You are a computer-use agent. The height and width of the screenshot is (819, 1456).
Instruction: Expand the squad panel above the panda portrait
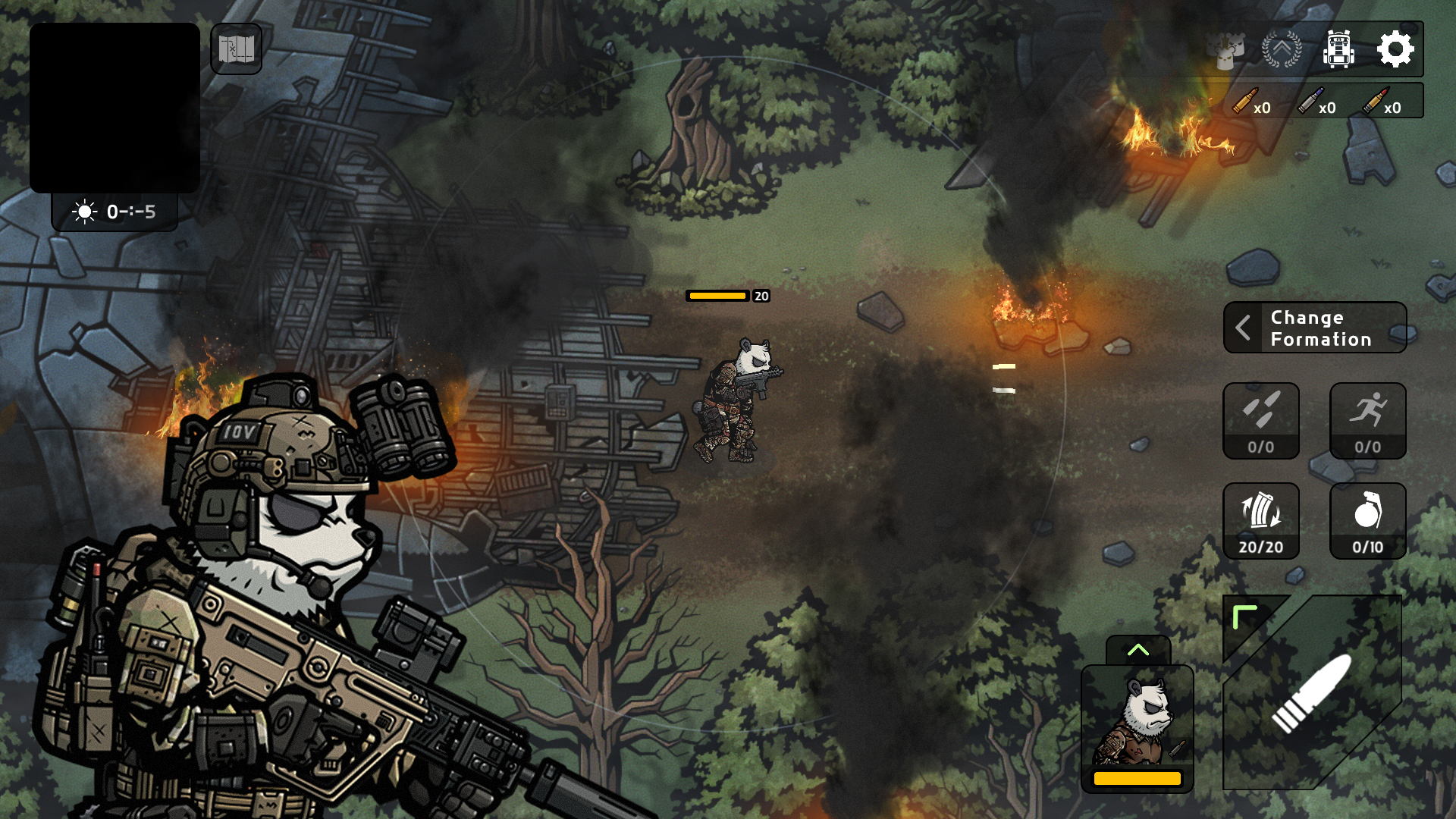(x=1138, y=648)
